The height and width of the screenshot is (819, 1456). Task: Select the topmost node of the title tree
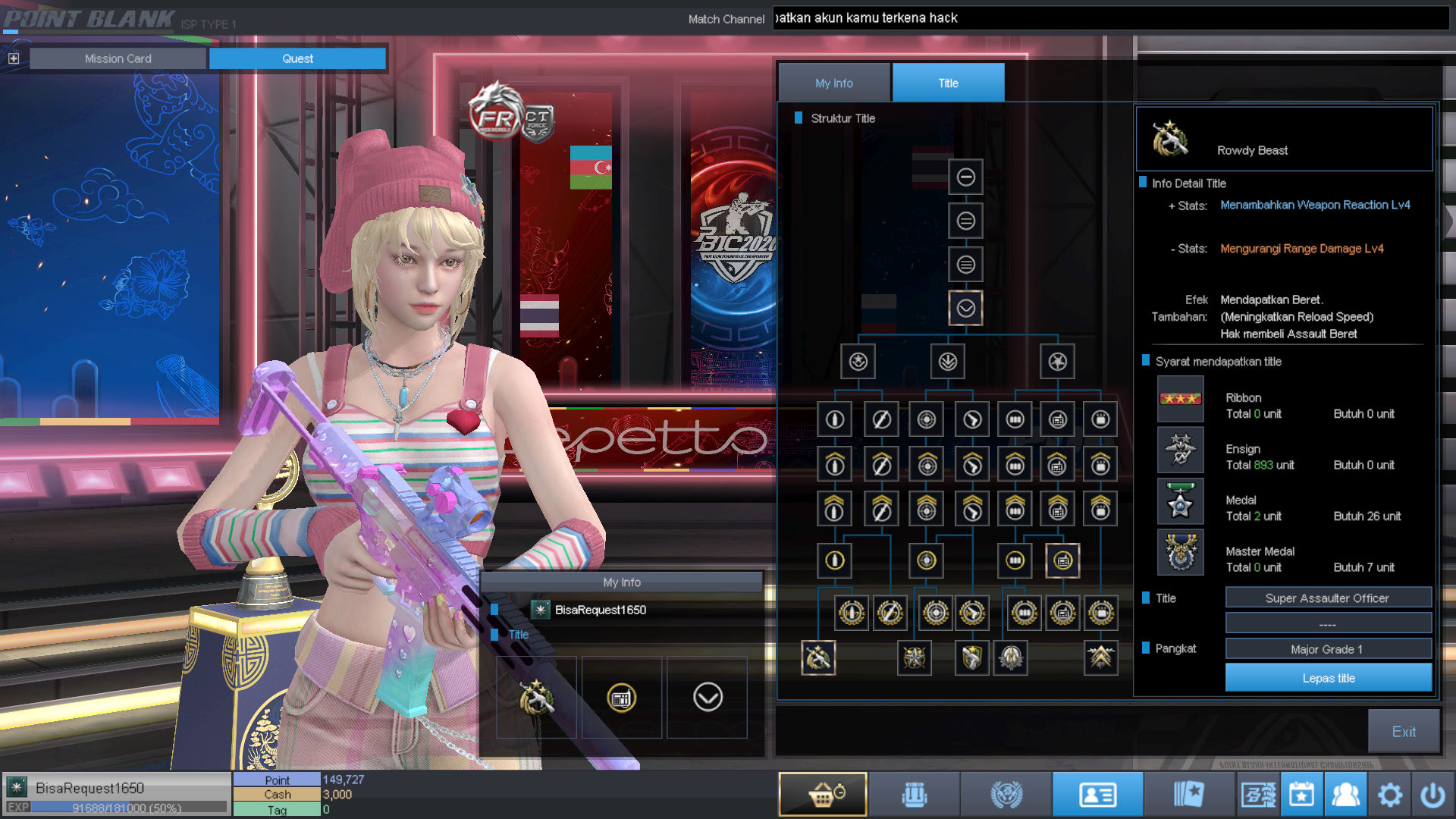click(x=965, y=177)
